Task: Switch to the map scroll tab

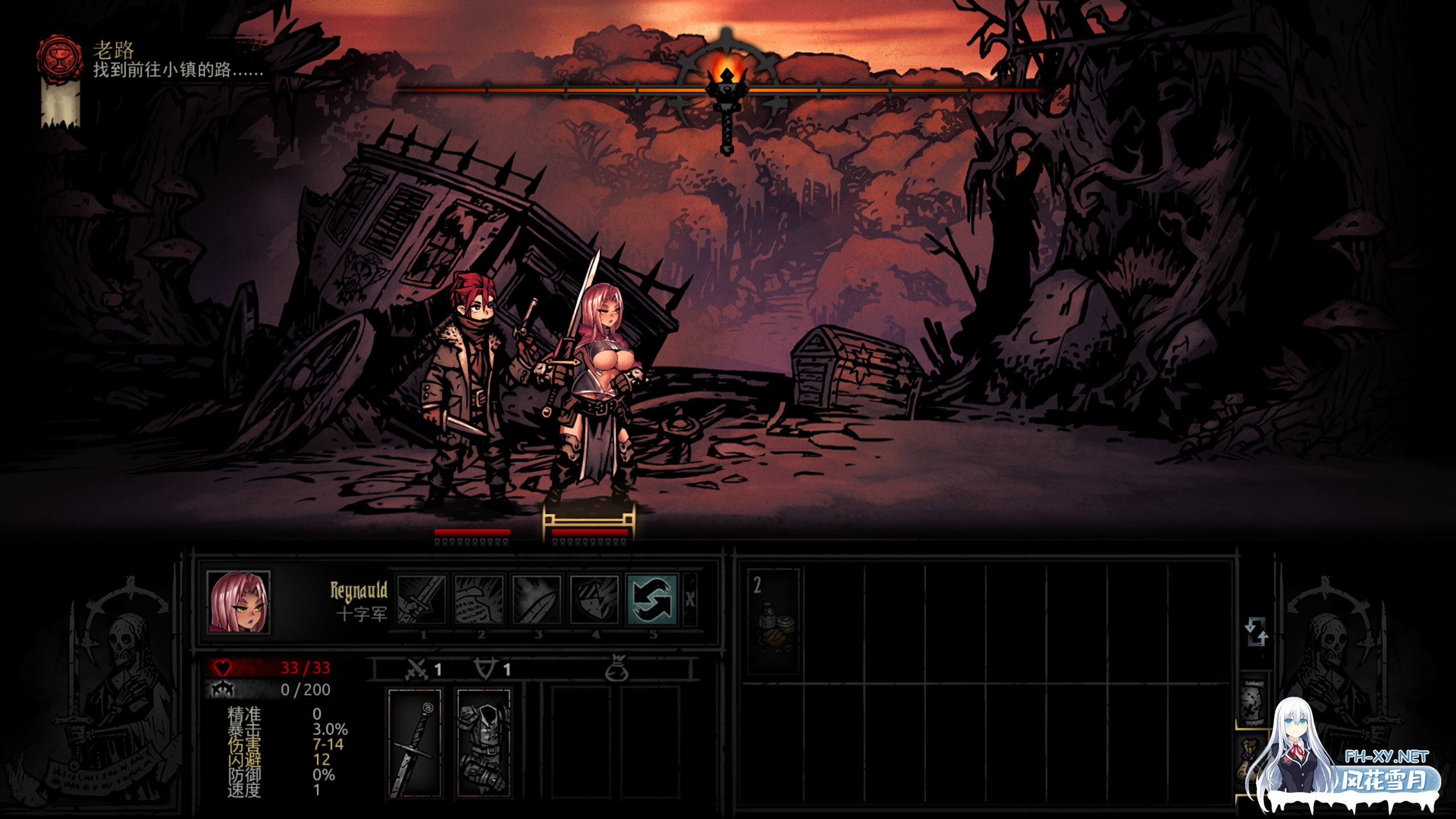Action: [1253, 701]
